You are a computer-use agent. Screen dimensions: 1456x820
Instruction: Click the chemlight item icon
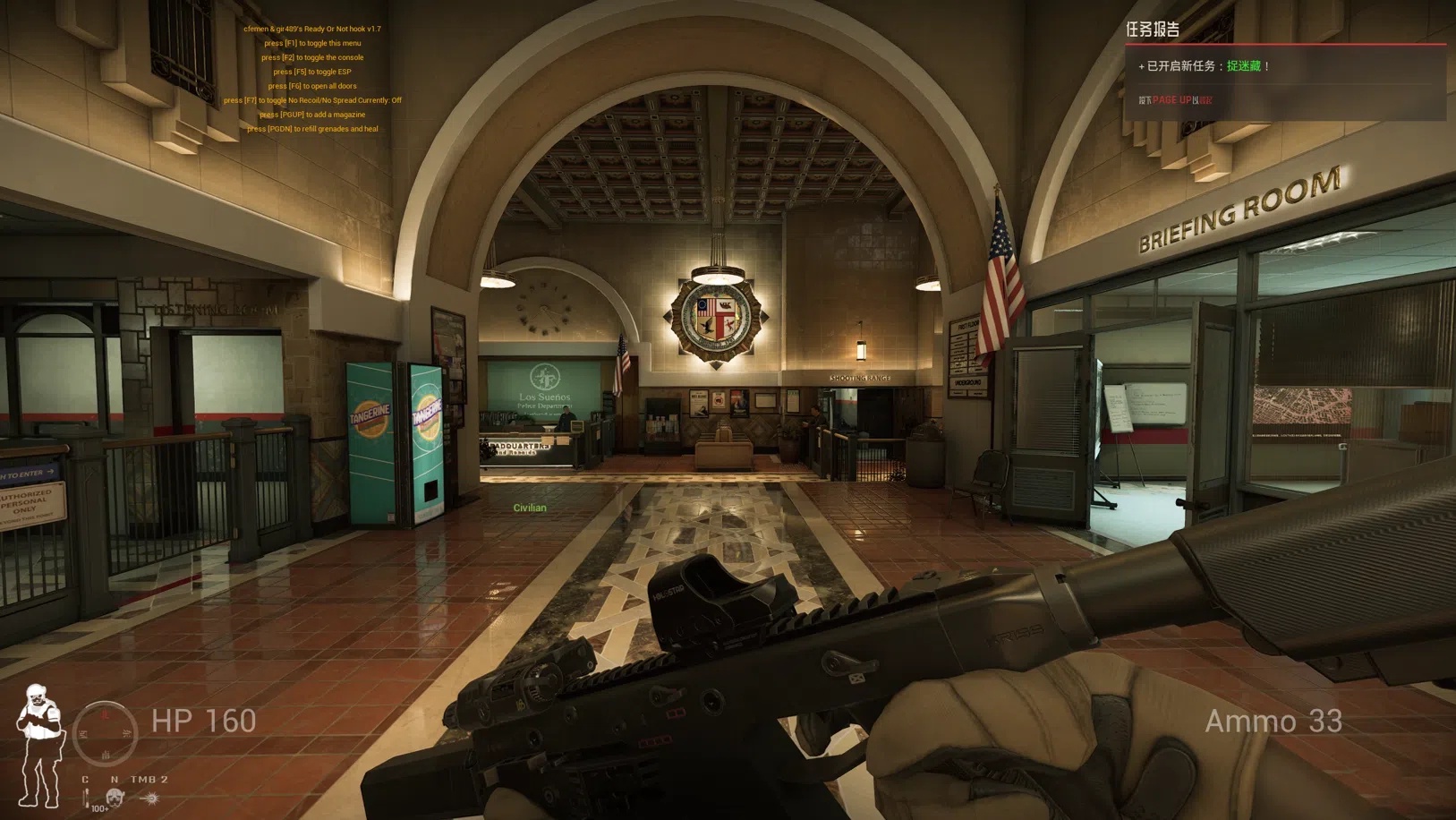coord(87,797)
